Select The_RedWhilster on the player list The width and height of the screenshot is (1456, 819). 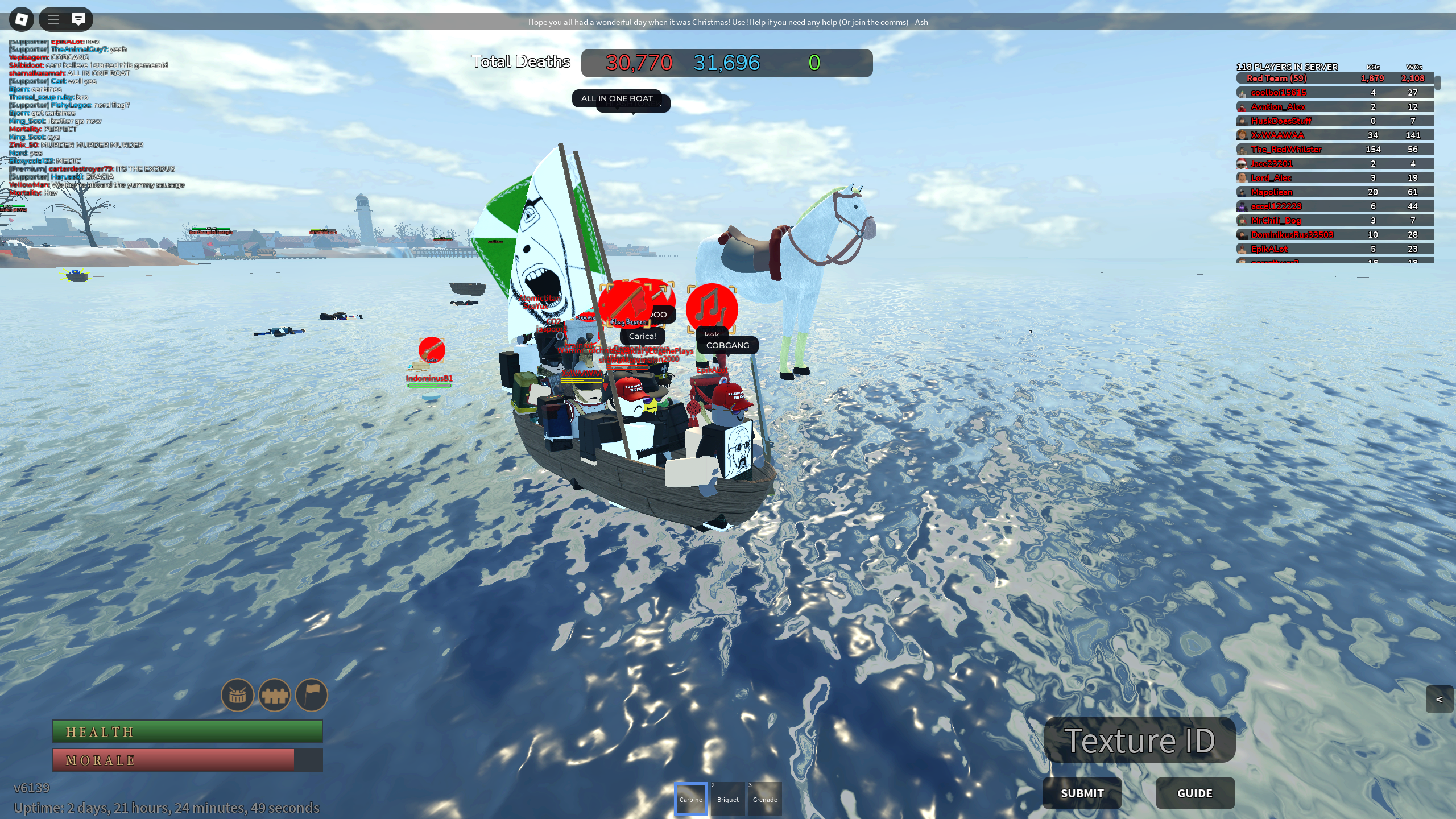tap(1334, 150)
